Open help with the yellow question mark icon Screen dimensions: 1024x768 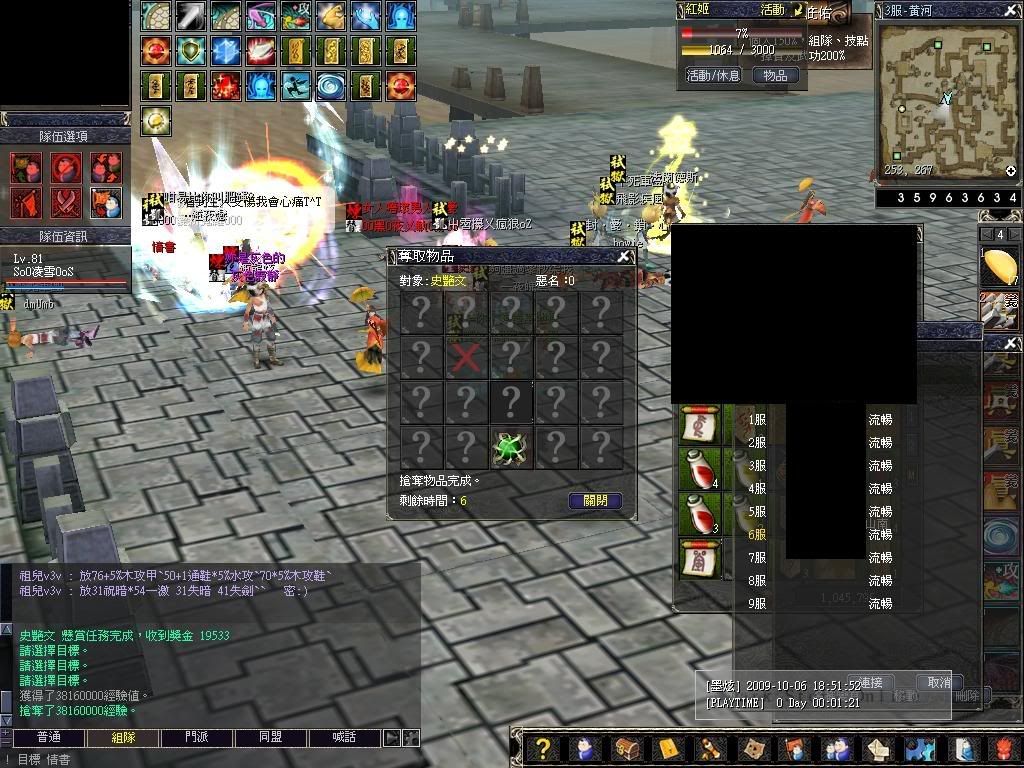(542, 749)
